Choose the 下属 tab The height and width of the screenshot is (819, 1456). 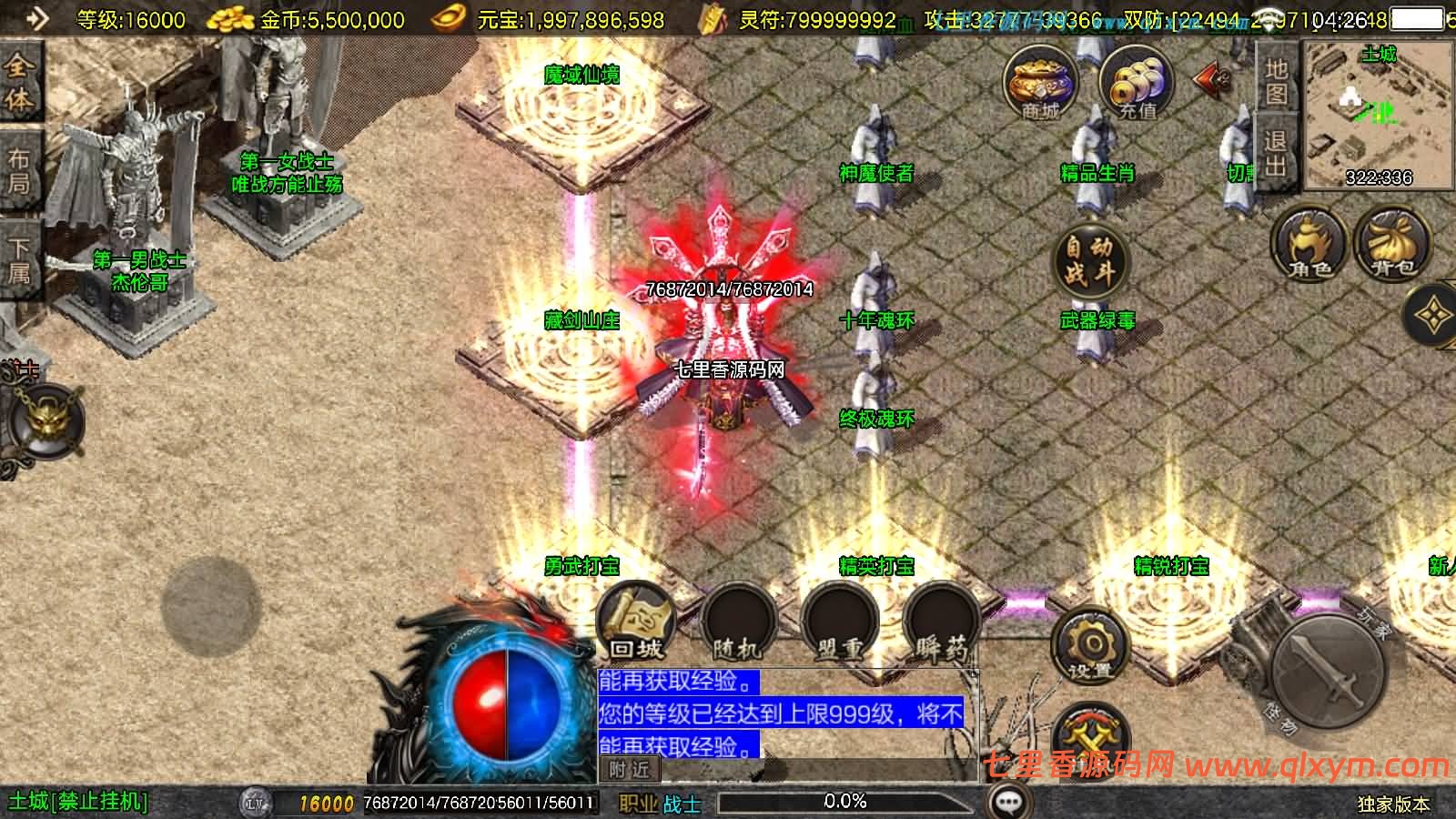[x=19, y=260]
